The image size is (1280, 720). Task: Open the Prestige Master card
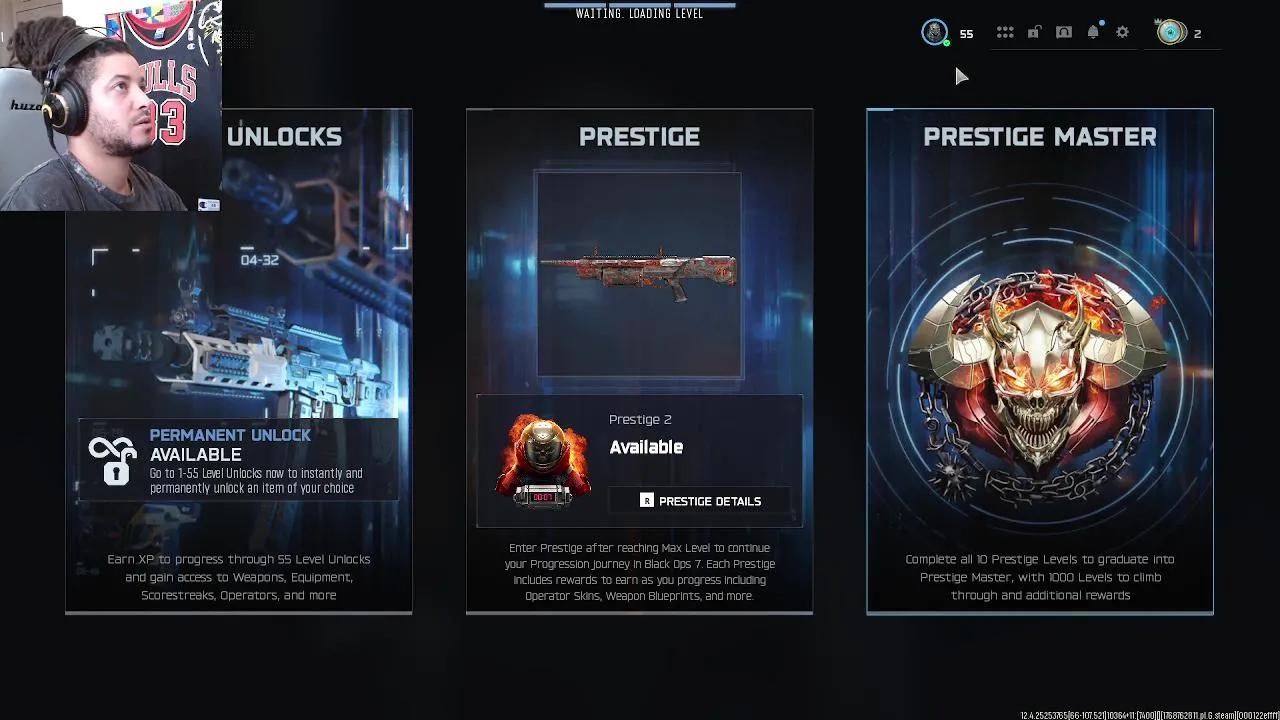click(x=1039, y=360)
